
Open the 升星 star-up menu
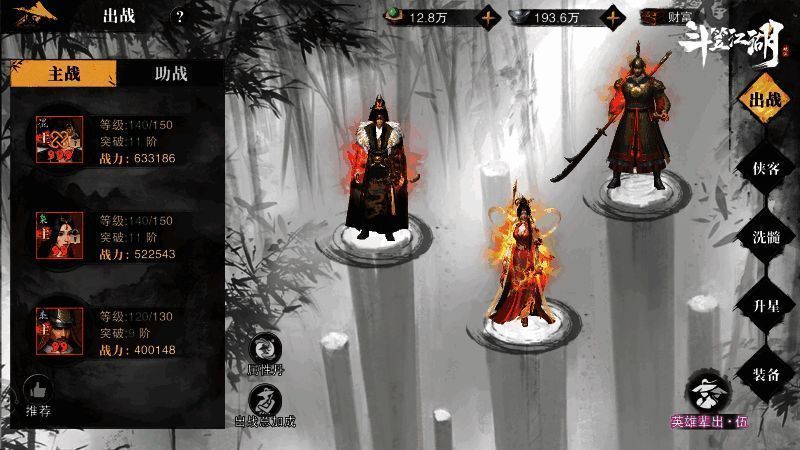[765, 305]
